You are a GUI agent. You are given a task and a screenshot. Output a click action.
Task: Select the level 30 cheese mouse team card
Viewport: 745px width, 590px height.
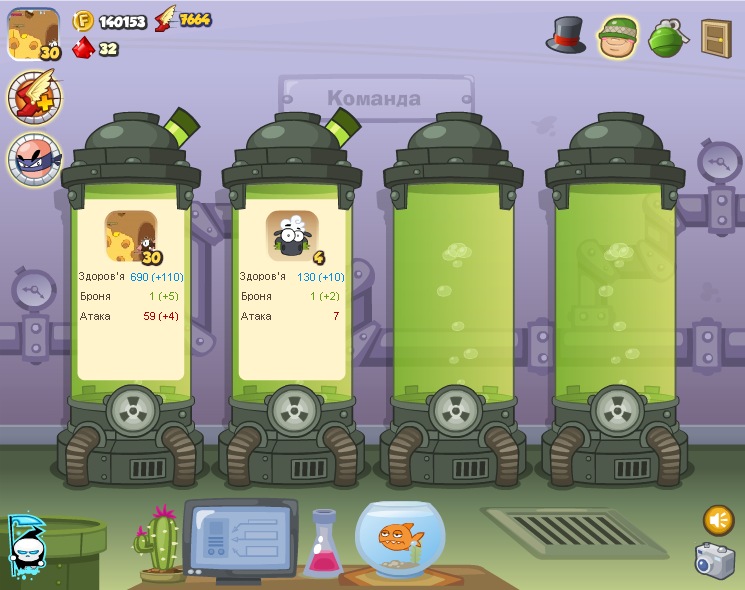tap(131, 236)
